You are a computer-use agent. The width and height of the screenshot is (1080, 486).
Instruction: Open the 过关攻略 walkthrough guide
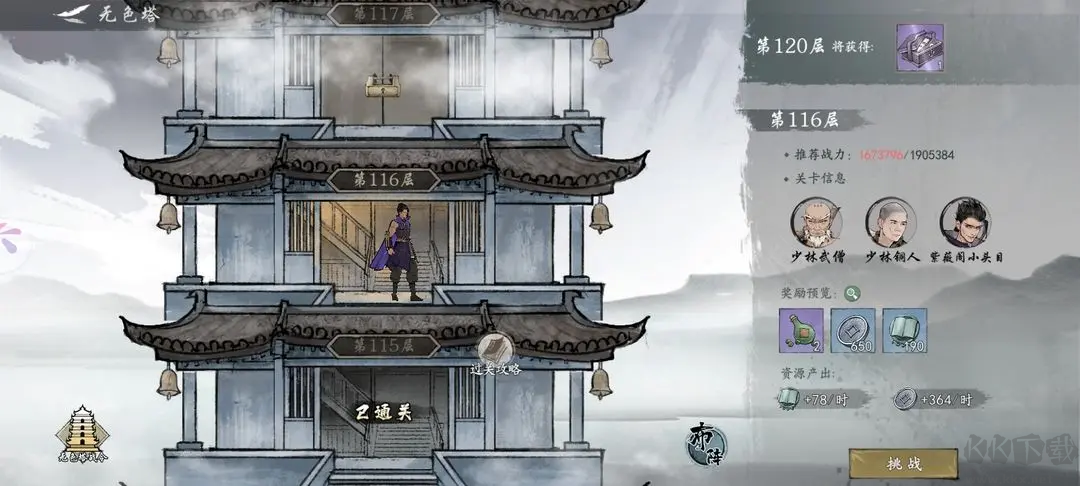coord(496,353)
